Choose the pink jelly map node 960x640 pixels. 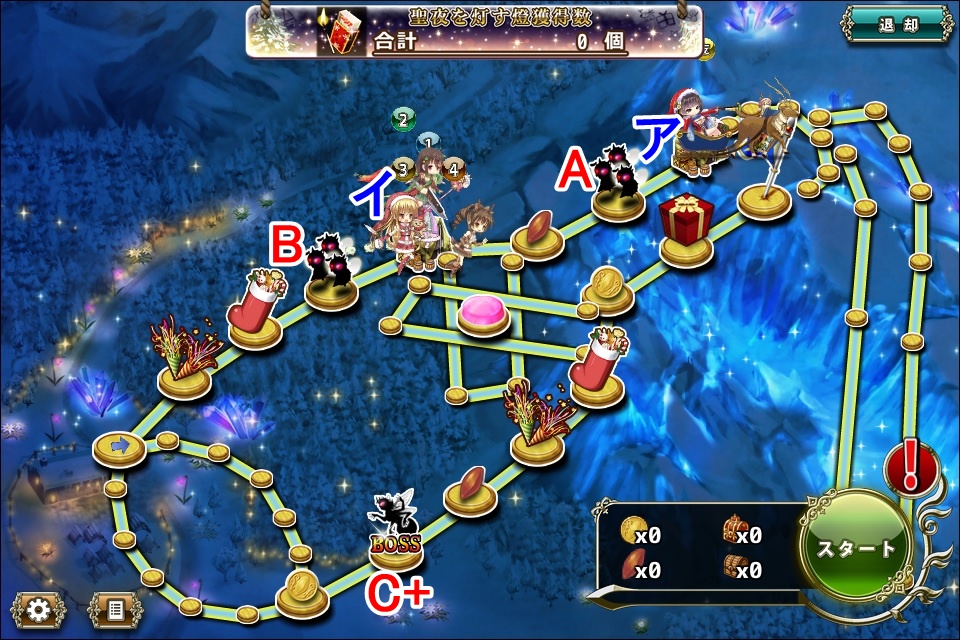(485, 315)
